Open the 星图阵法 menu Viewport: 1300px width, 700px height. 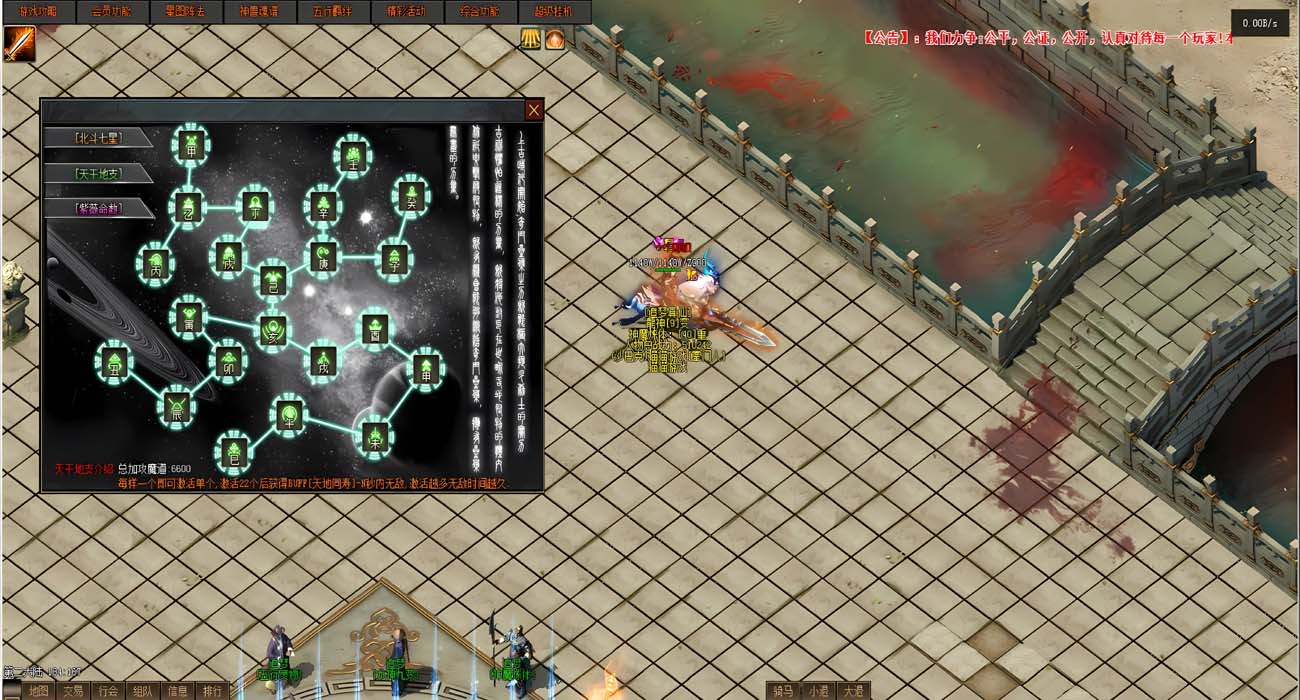click(184, 12)
